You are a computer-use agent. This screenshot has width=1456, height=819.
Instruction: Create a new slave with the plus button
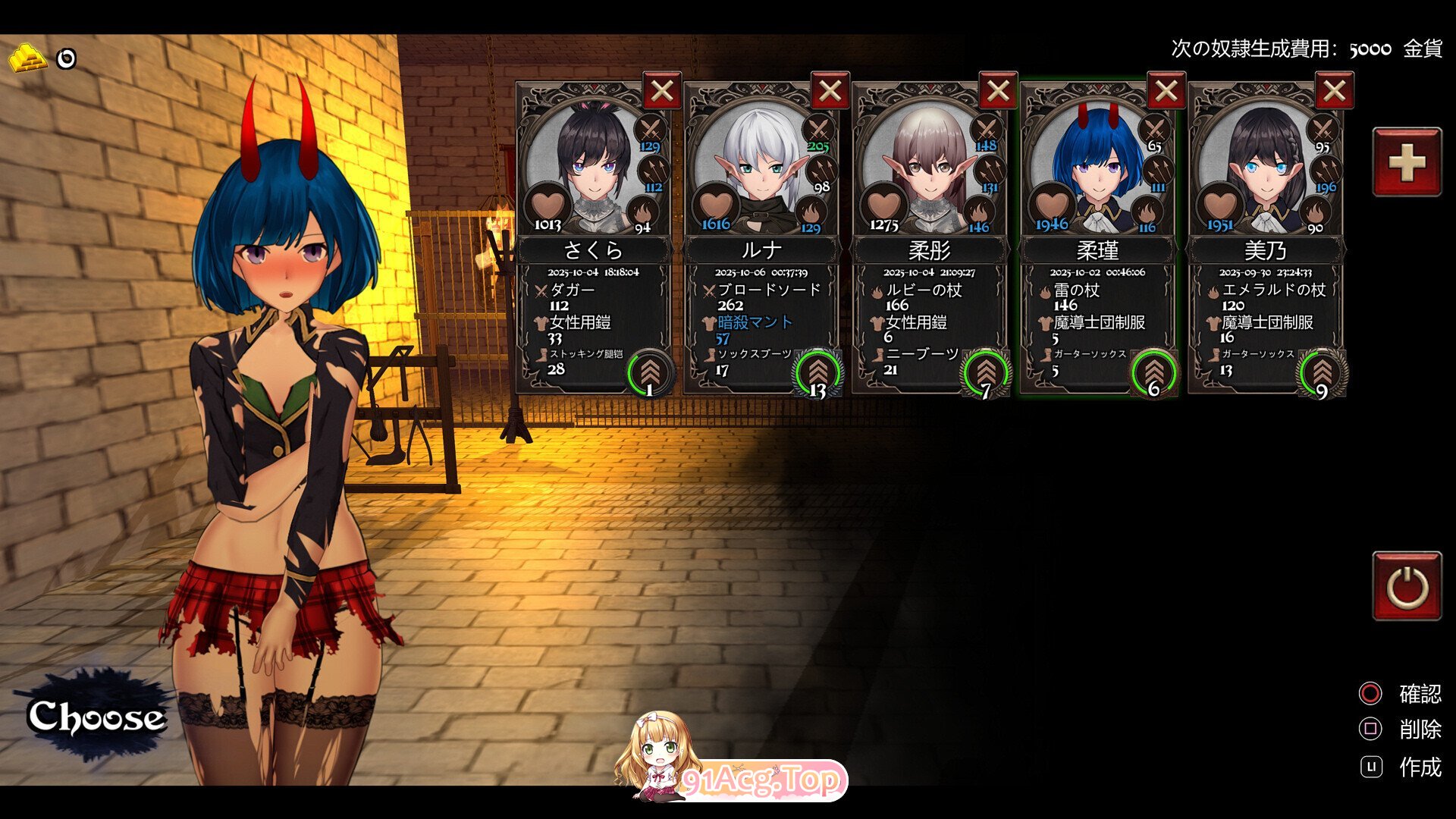point(1407,162)
